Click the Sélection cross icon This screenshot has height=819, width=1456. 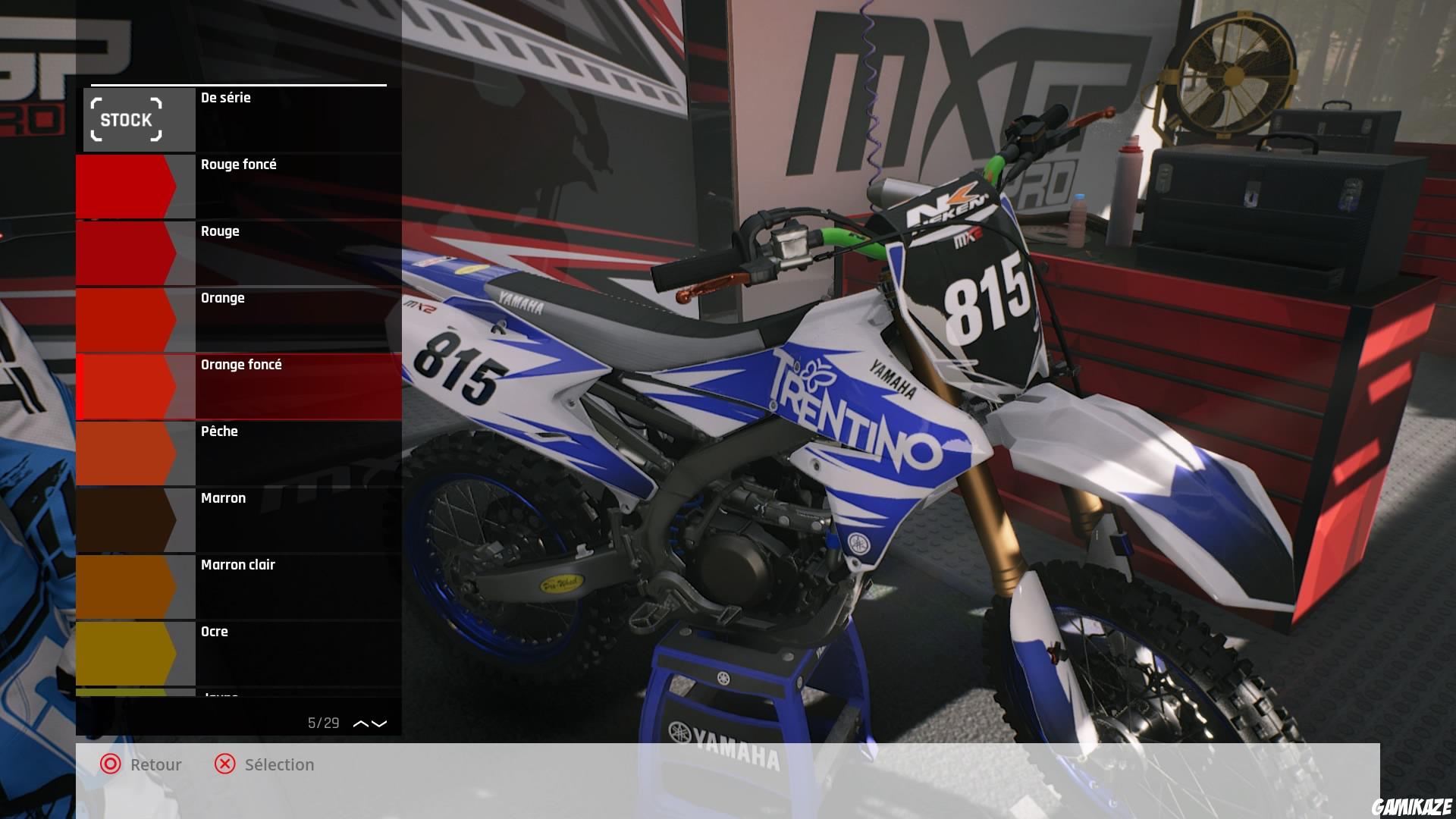224,764
